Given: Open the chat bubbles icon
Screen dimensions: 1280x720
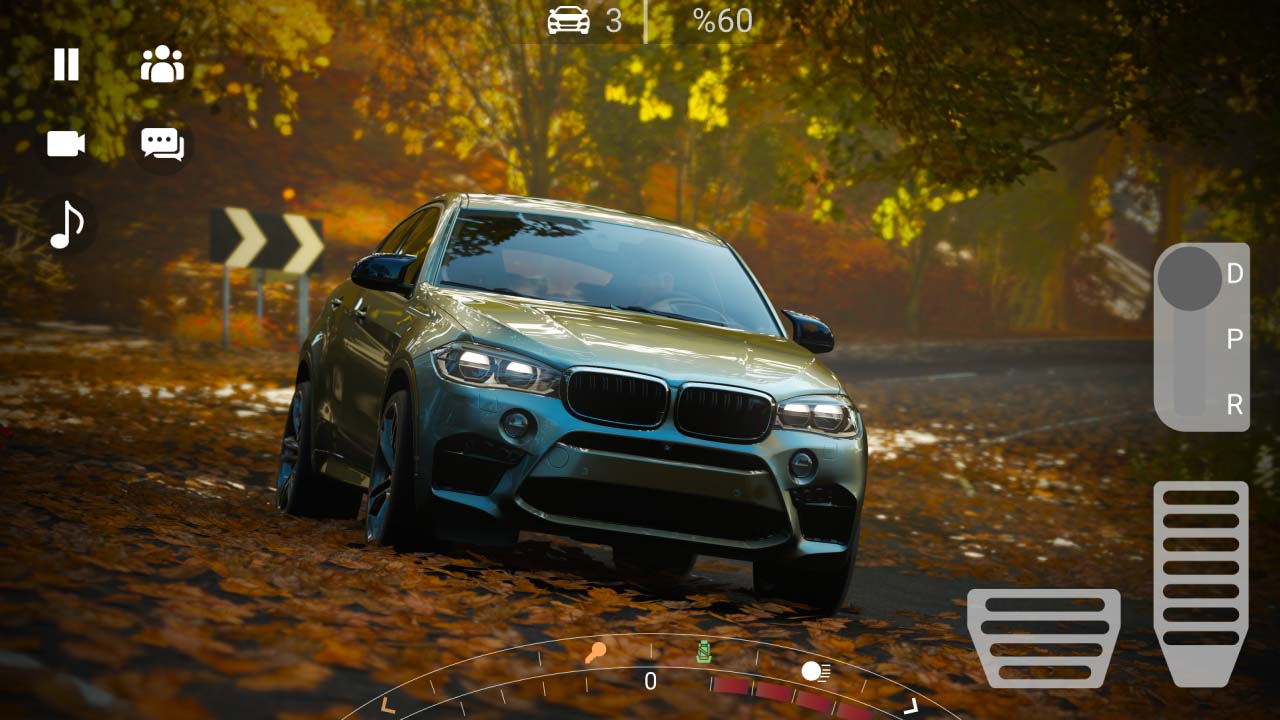Looking at the screenshot, I should tap(161, 143).
